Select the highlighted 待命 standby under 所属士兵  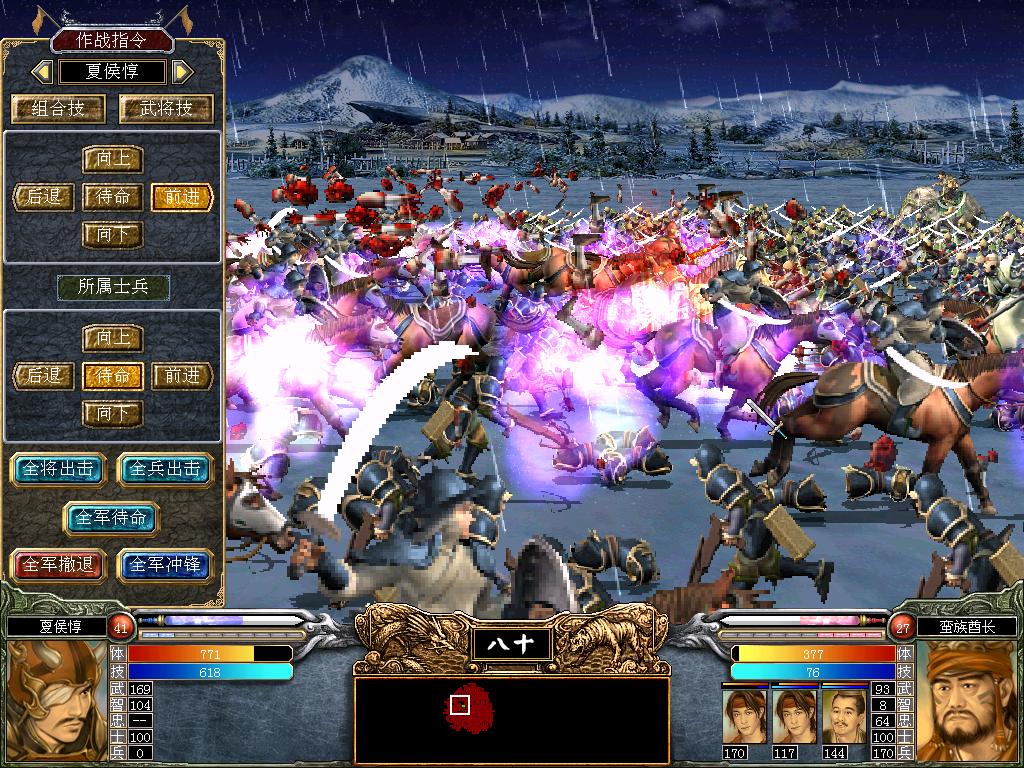pyautogui.click(x=113, y=375)
